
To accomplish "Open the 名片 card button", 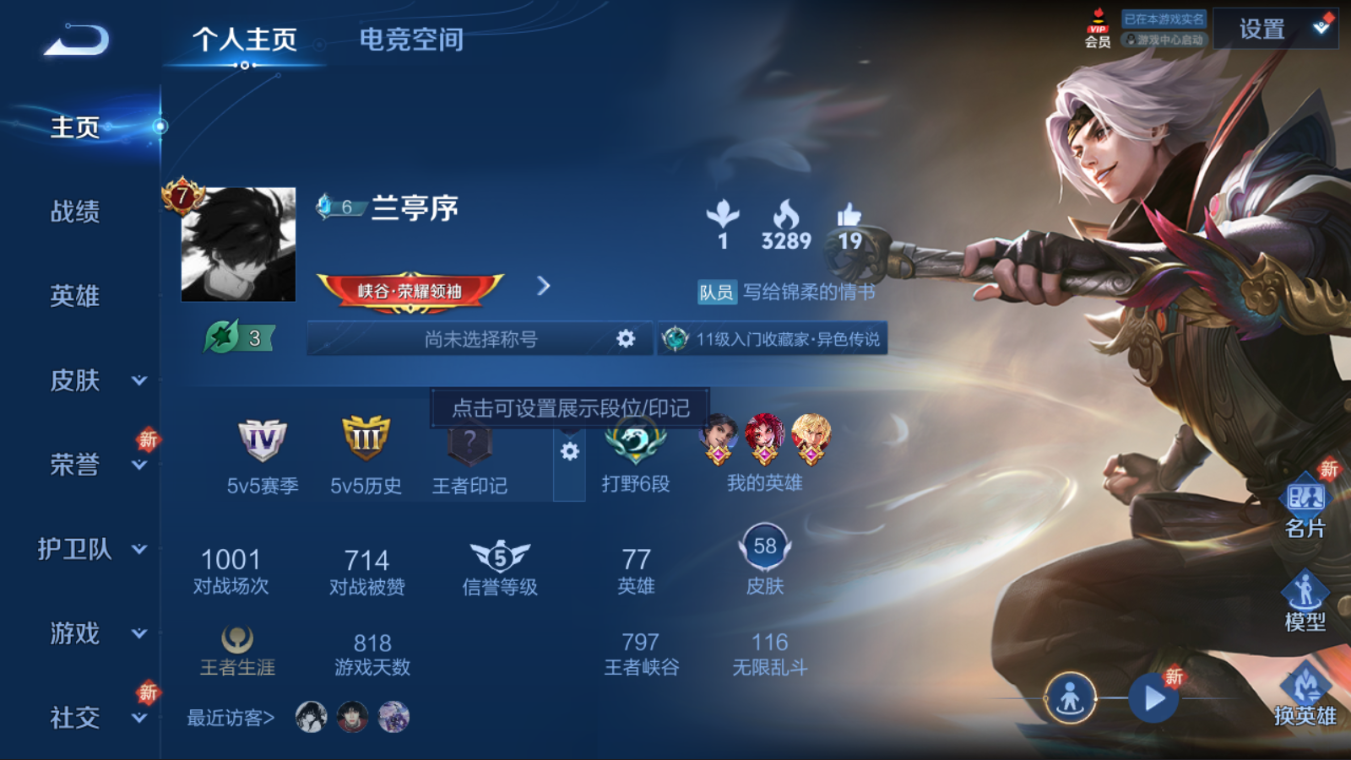I will [1305, 508].
